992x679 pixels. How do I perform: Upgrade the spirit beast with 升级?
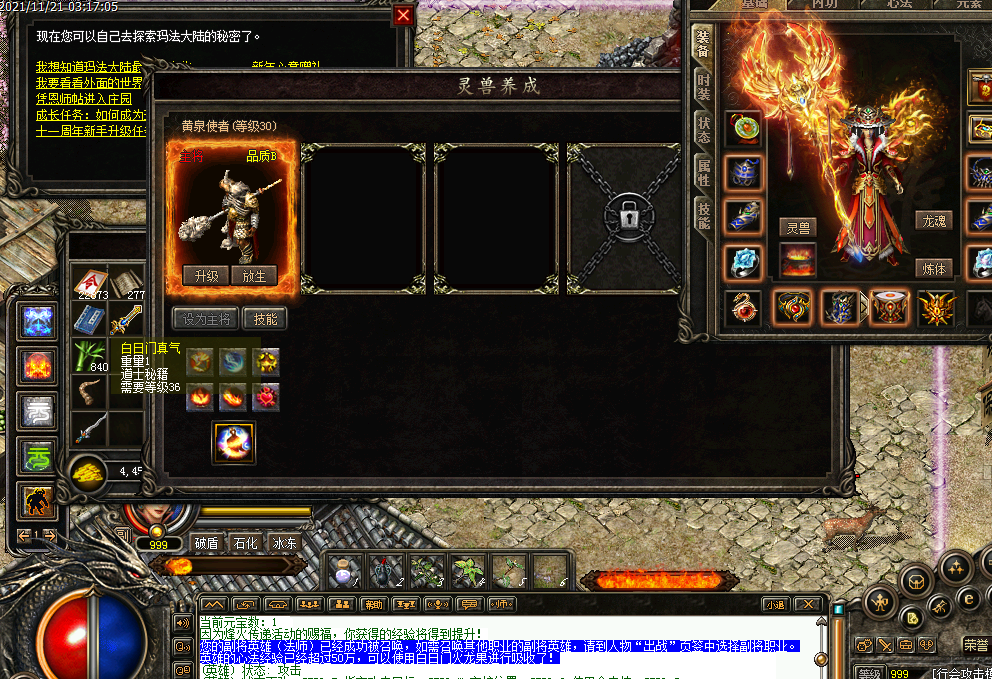coord(206,276)
